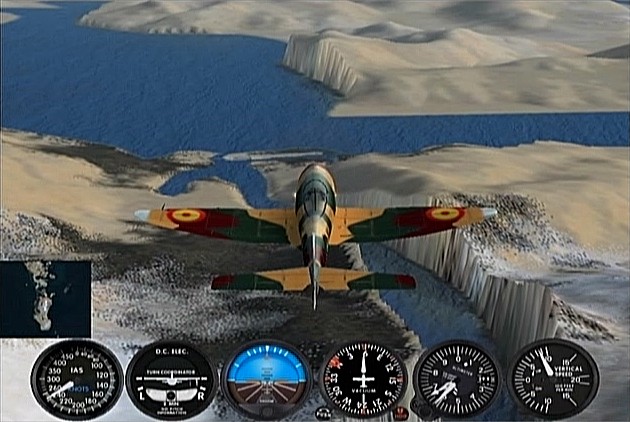Click the blue attitude indicator

pos(265,380)
